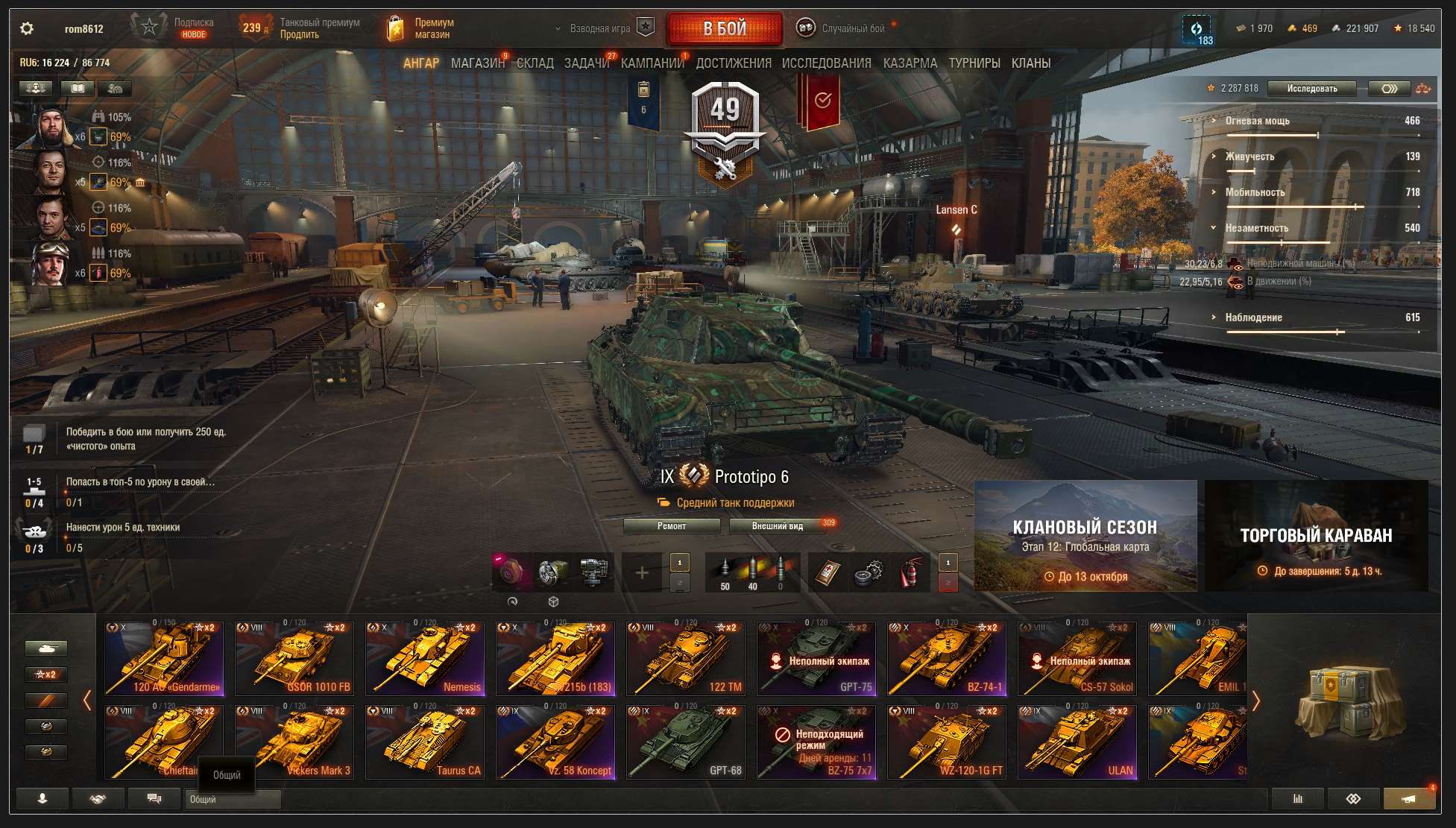Toggle the rented vehicles carousel filter
This screenshot has width=1456, height=828.
click(x=47, y=700)
